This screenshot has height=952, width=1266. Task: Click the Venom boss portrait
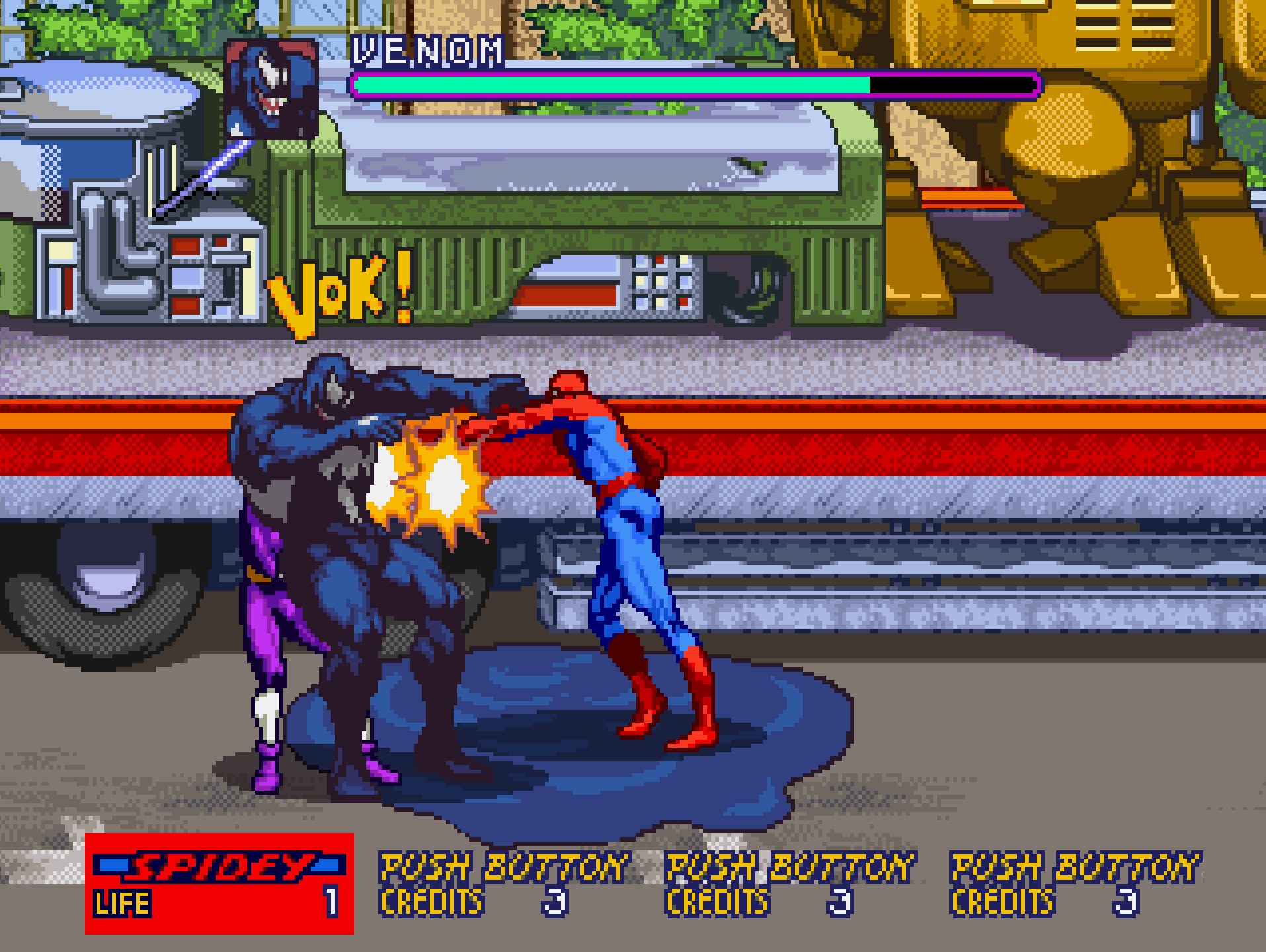coord(272,89)
